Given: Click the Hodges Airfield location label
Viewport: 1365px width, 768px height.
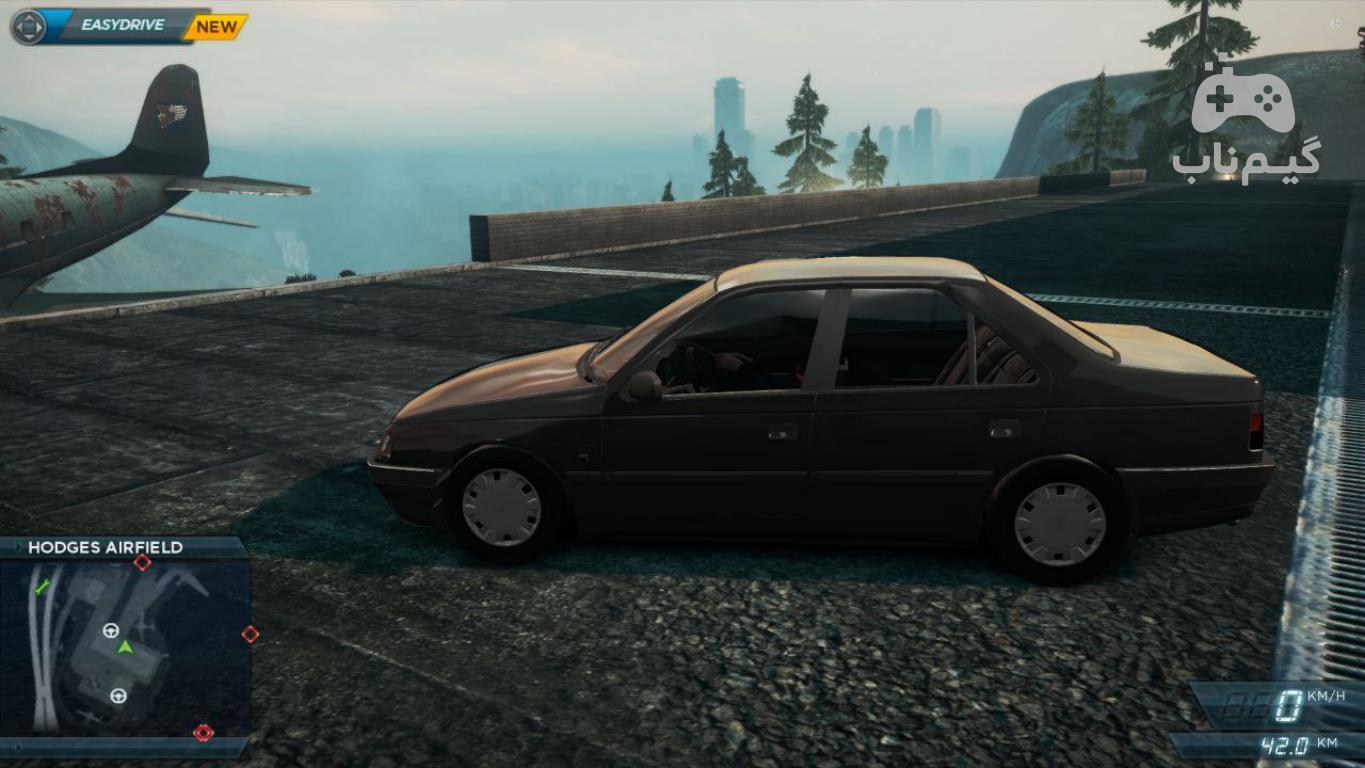Looking at the screenshot, I should tap(106, 548).
